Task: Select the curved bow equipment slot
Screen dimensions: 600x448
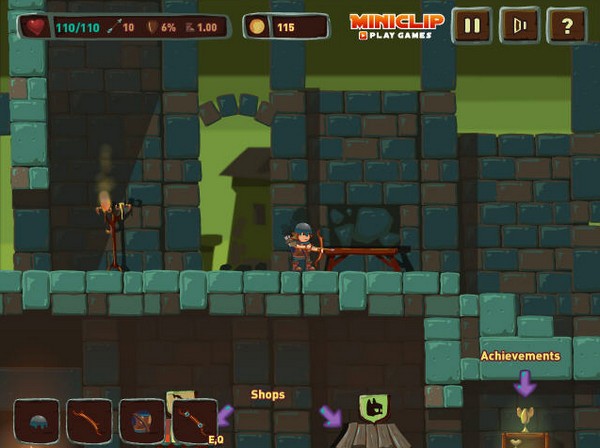Action: (x=89, y=421)
